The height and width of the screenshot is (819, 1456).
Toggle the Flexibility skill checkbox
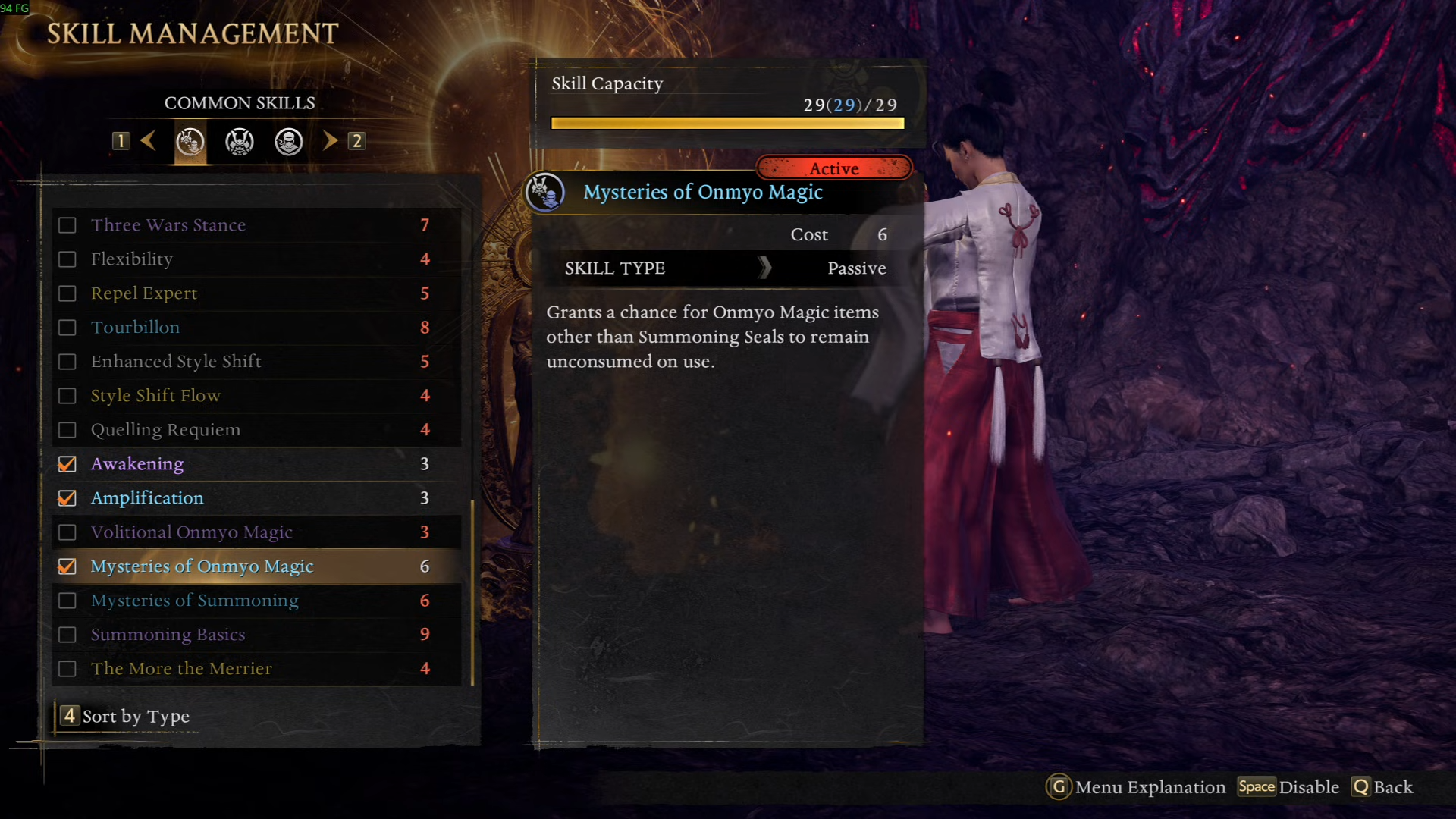[67, 259]
